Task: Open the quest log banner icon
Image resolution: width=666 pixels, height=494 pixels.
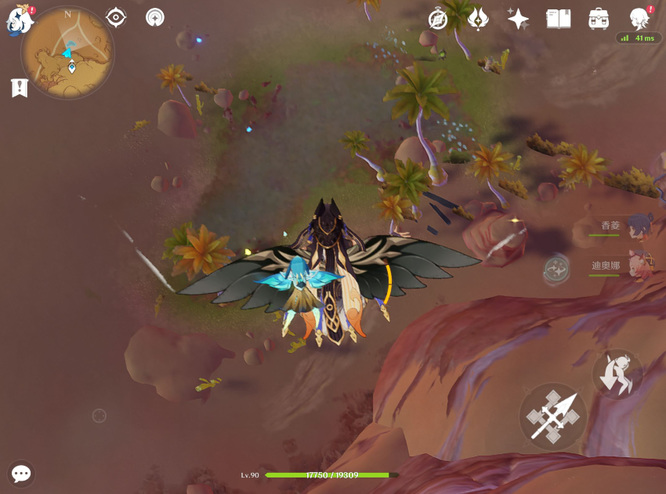Action: pyautogui.click(x=19, y=88)
